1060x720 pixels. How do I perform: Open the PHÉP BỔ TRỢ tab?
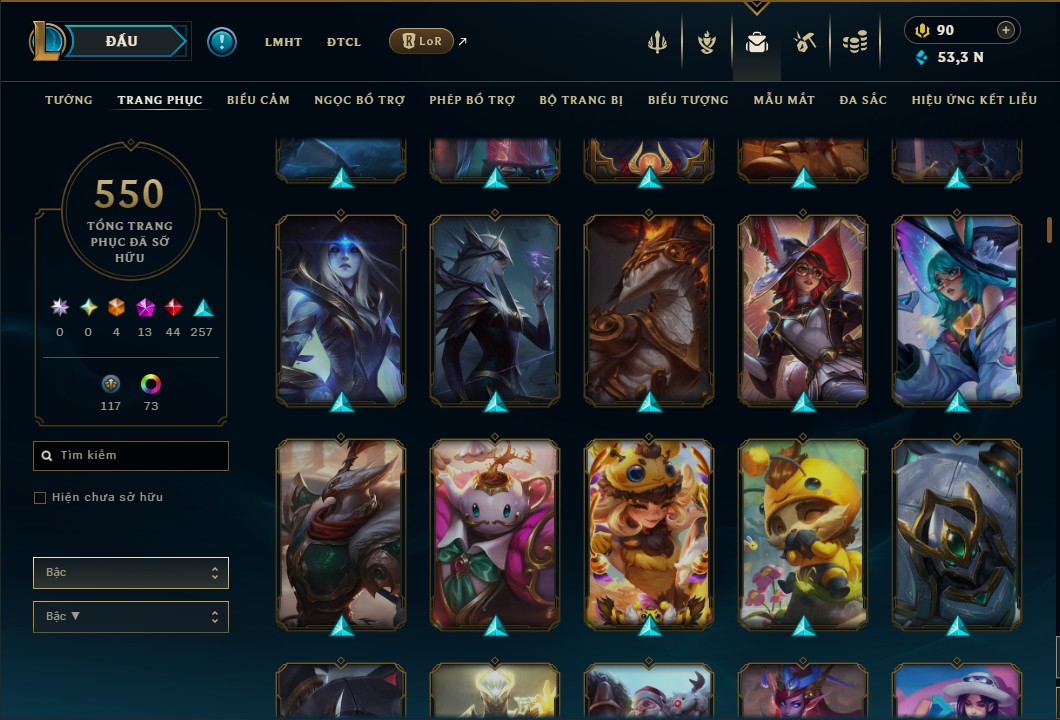pos(472,100)
